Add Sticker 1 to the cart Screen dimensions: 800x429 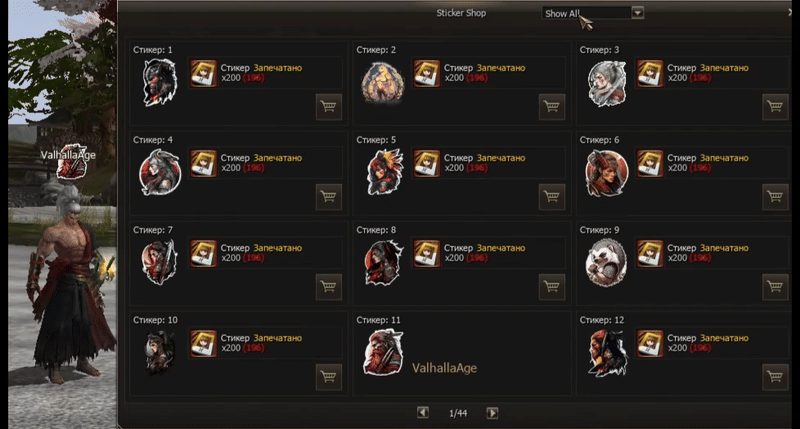click(x=329, y=107)
